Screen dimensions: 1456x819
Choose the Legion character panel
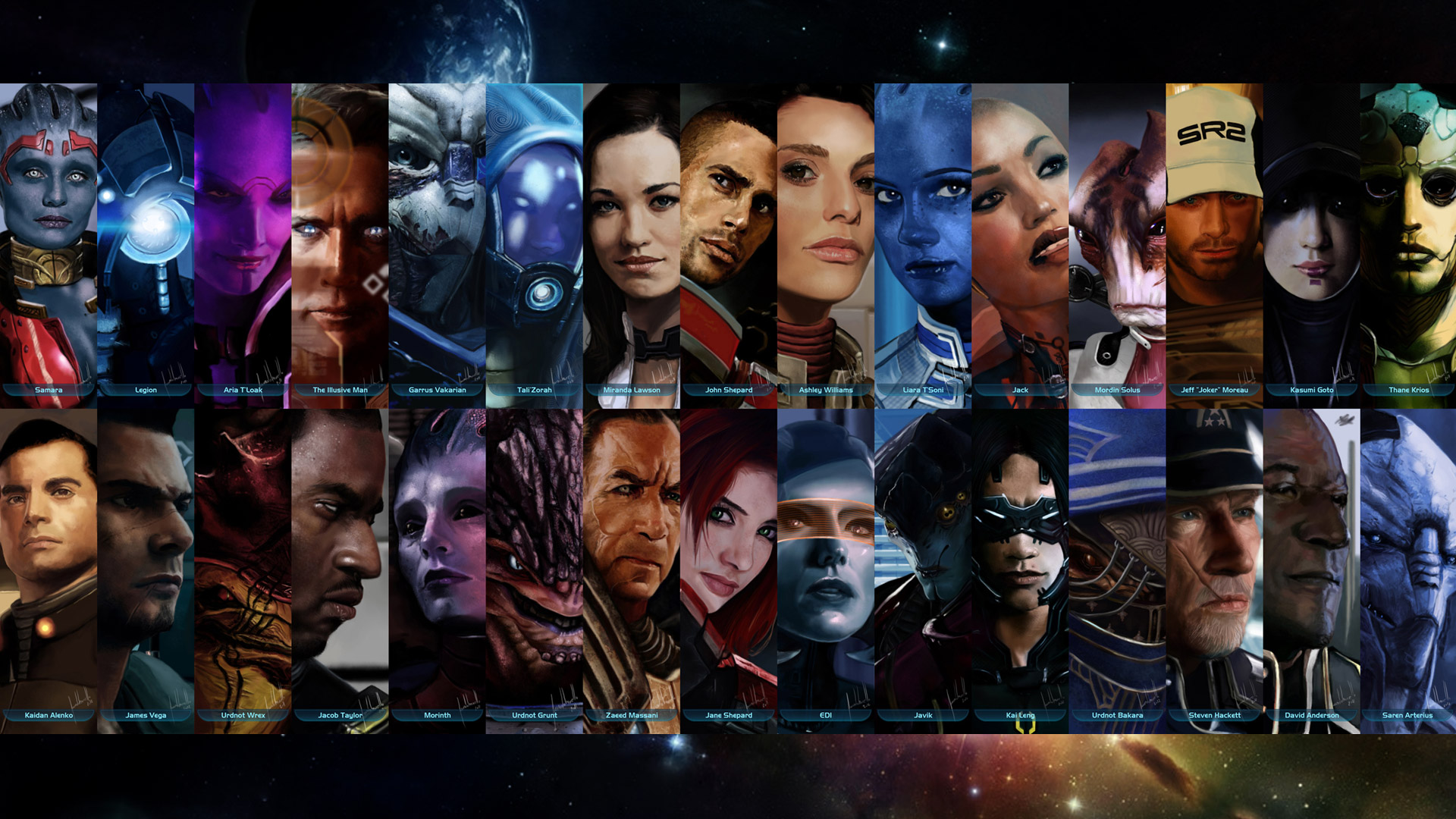pos(146,243)
